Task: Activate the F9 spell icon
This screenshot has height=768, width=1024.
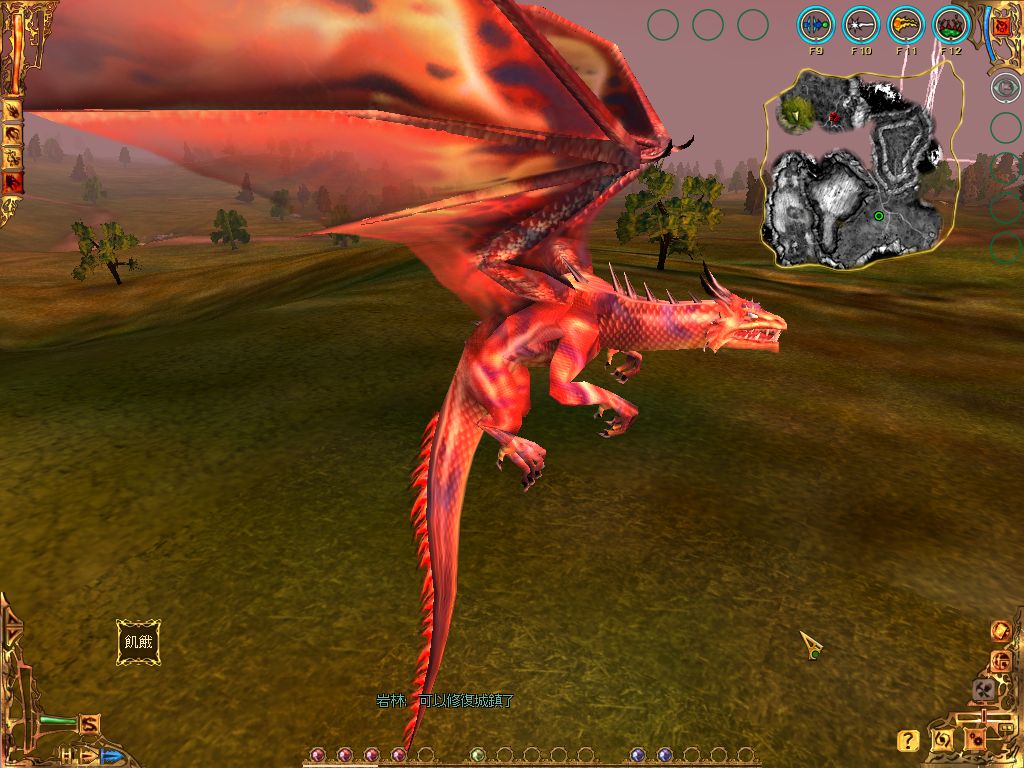Action: (x=816, y=24)
